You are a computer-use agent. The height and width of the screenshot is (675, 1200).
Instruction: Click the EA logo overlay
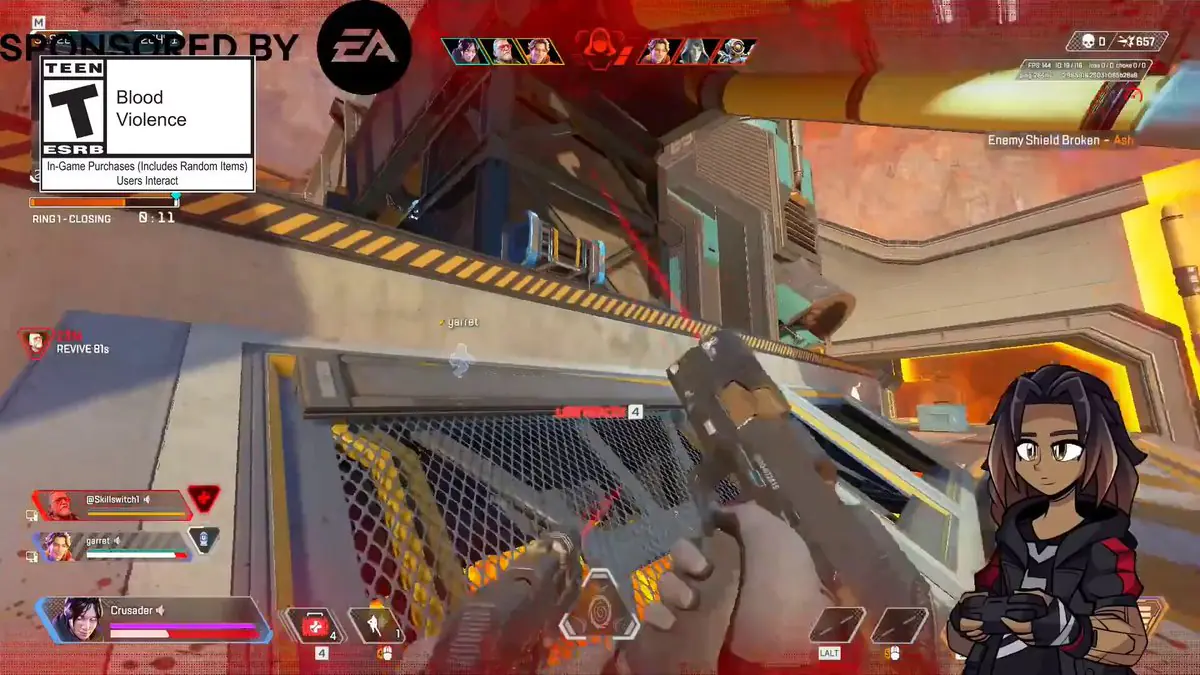[363, 48]
